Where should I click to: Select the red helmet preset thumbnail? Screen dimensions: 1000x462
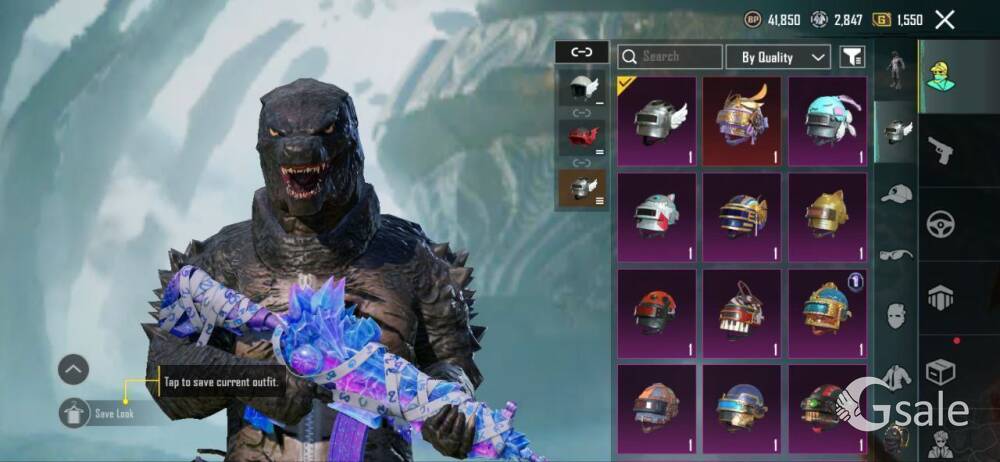[581, 136]
